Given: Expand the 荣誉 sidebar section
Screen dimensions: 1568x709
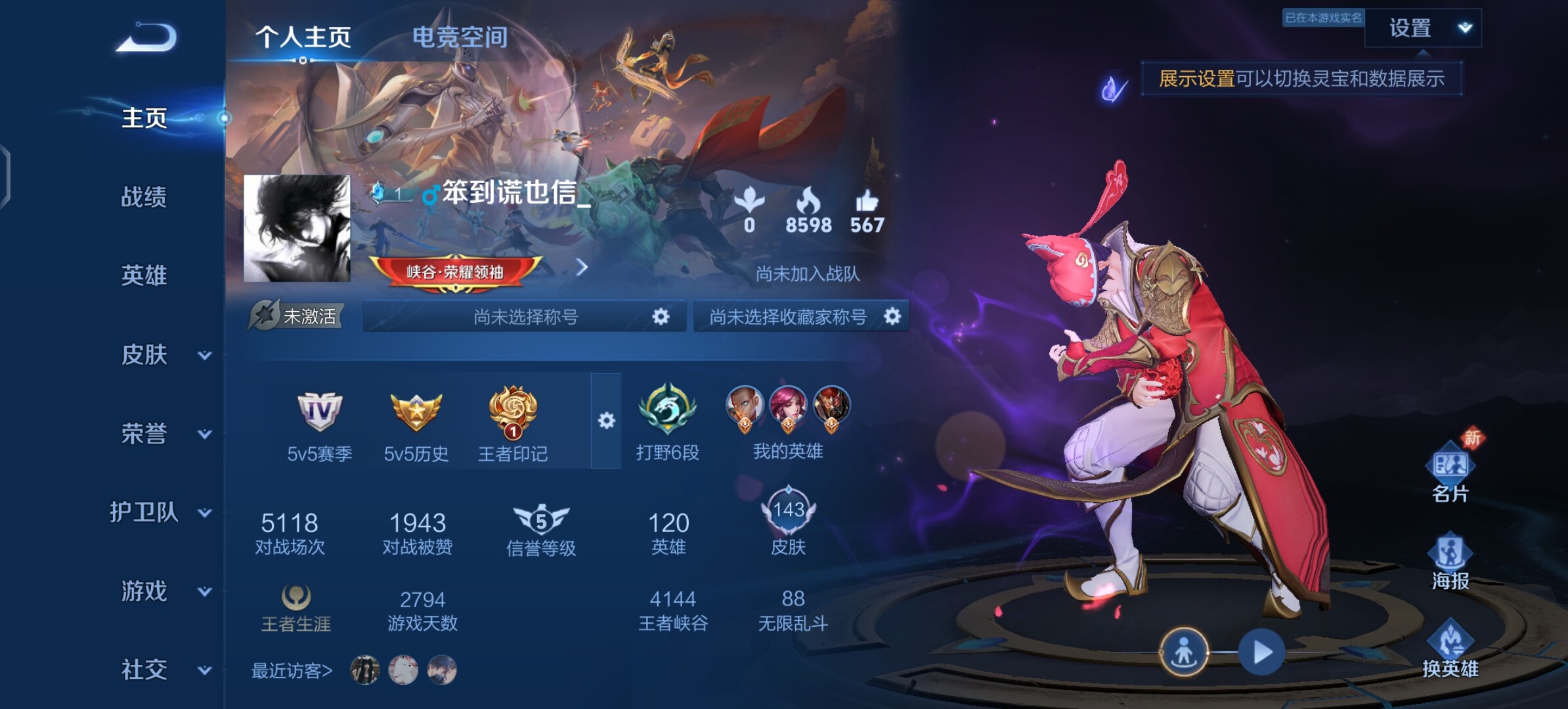Looking at the screenshot, I should coord(162,434).
